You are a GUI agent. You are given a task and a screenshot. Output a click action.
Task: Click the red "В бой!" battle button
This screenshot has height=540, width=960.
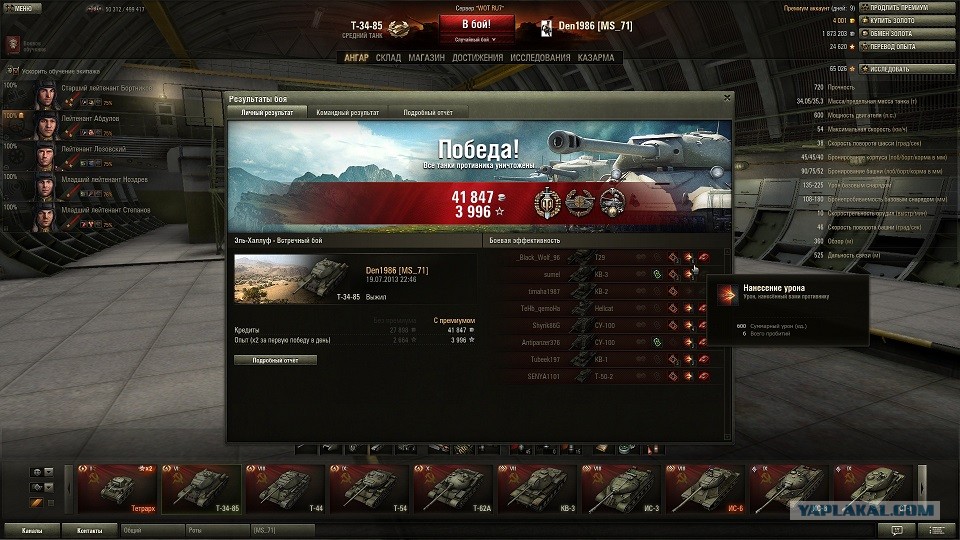pos(478,24)
